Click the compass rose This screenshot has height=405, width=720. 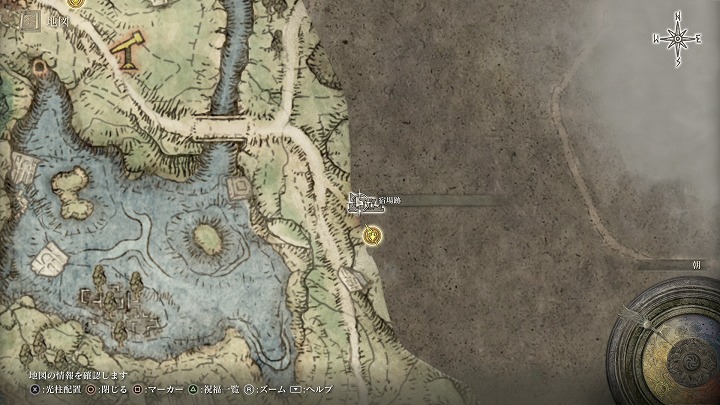click(x=678, y=40)
